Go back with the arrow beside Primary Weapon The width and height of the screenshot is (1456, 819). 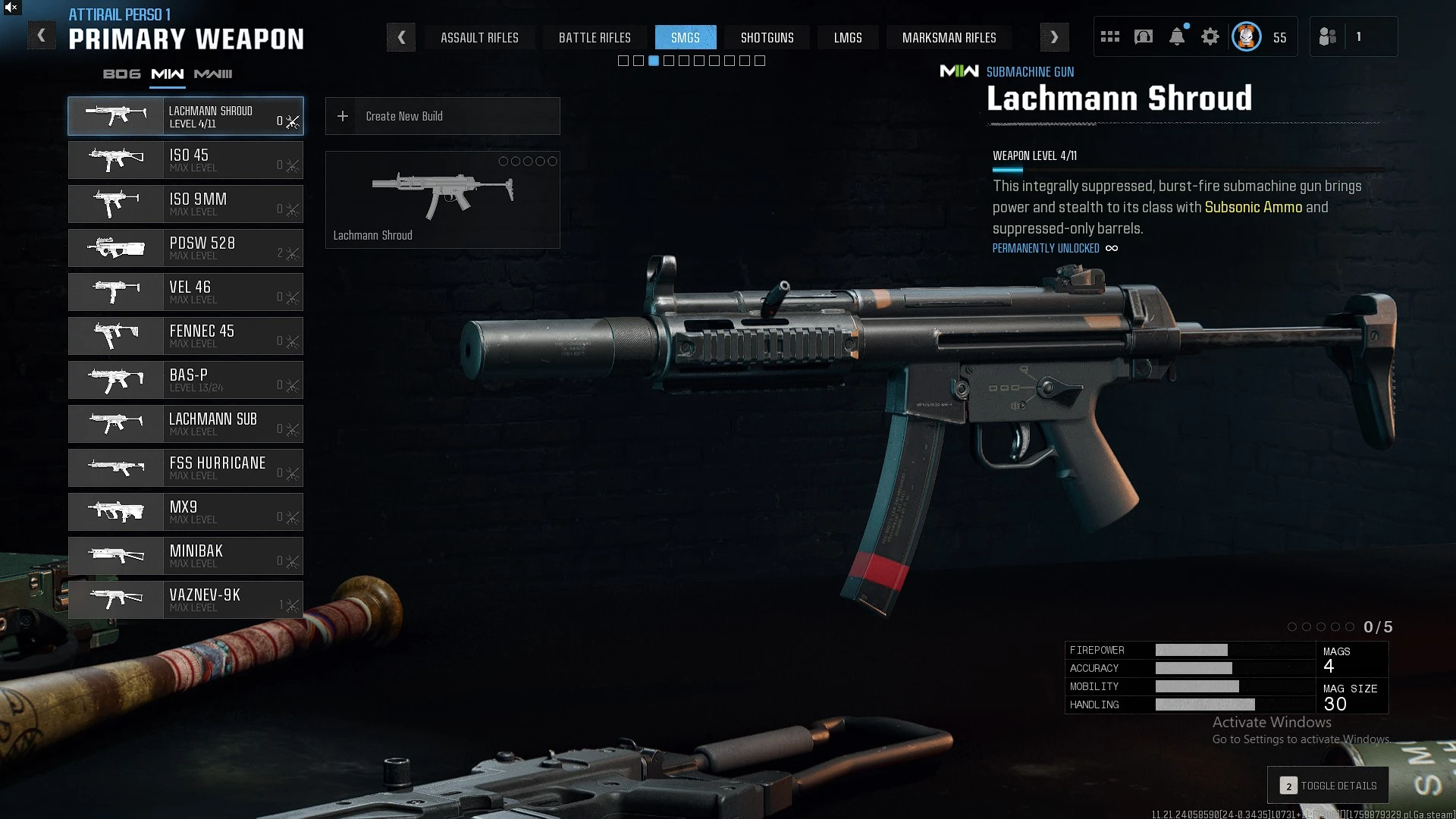(42, 36)
